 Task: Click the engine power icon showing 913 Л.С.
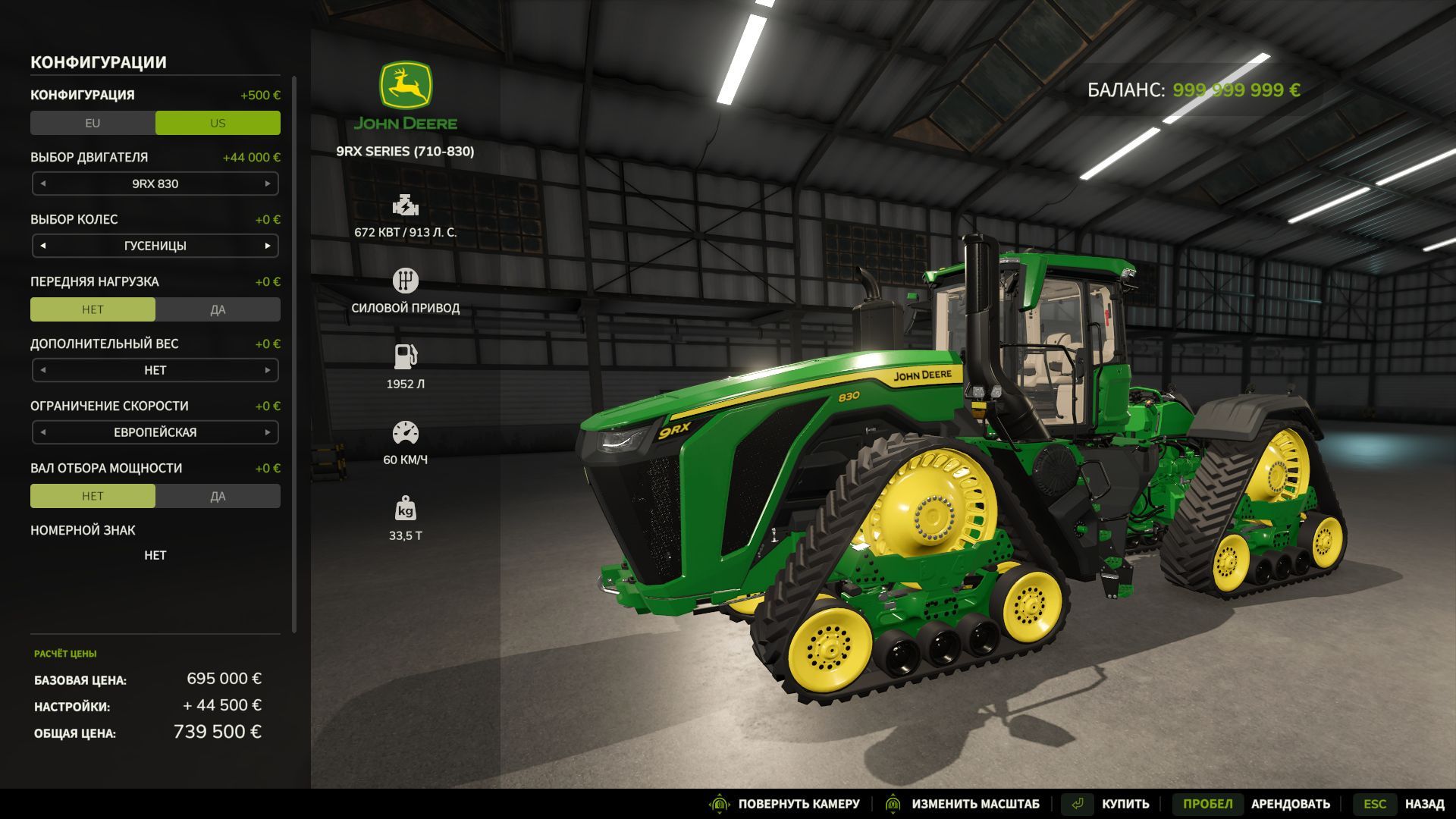coord(406,205)
